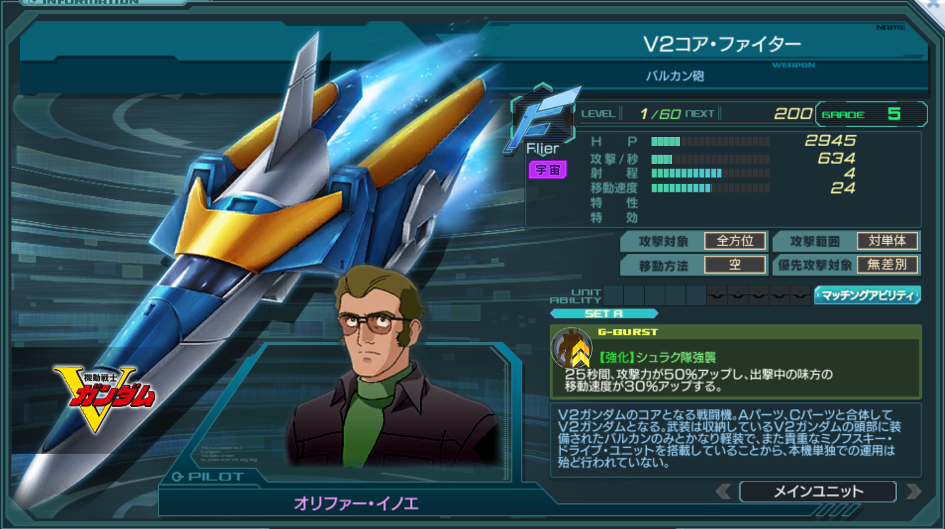Open the マッチングアビリティ matching ability button
Image resolution: width=945 pixels, height=529 pixels.
[x=867, y=295]
